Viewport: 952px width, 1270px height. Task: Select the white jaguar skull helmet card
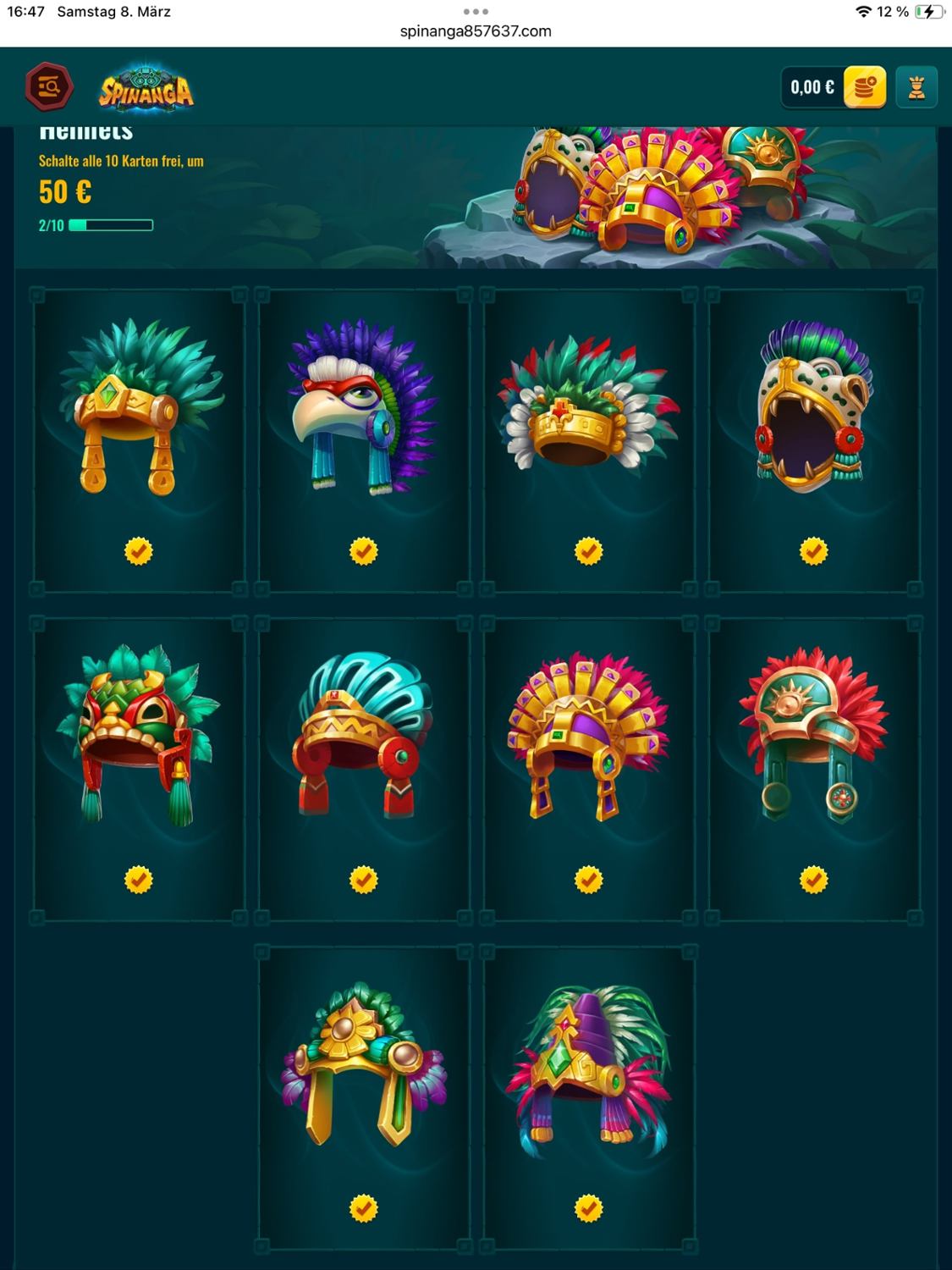click(x=814, y=439)
